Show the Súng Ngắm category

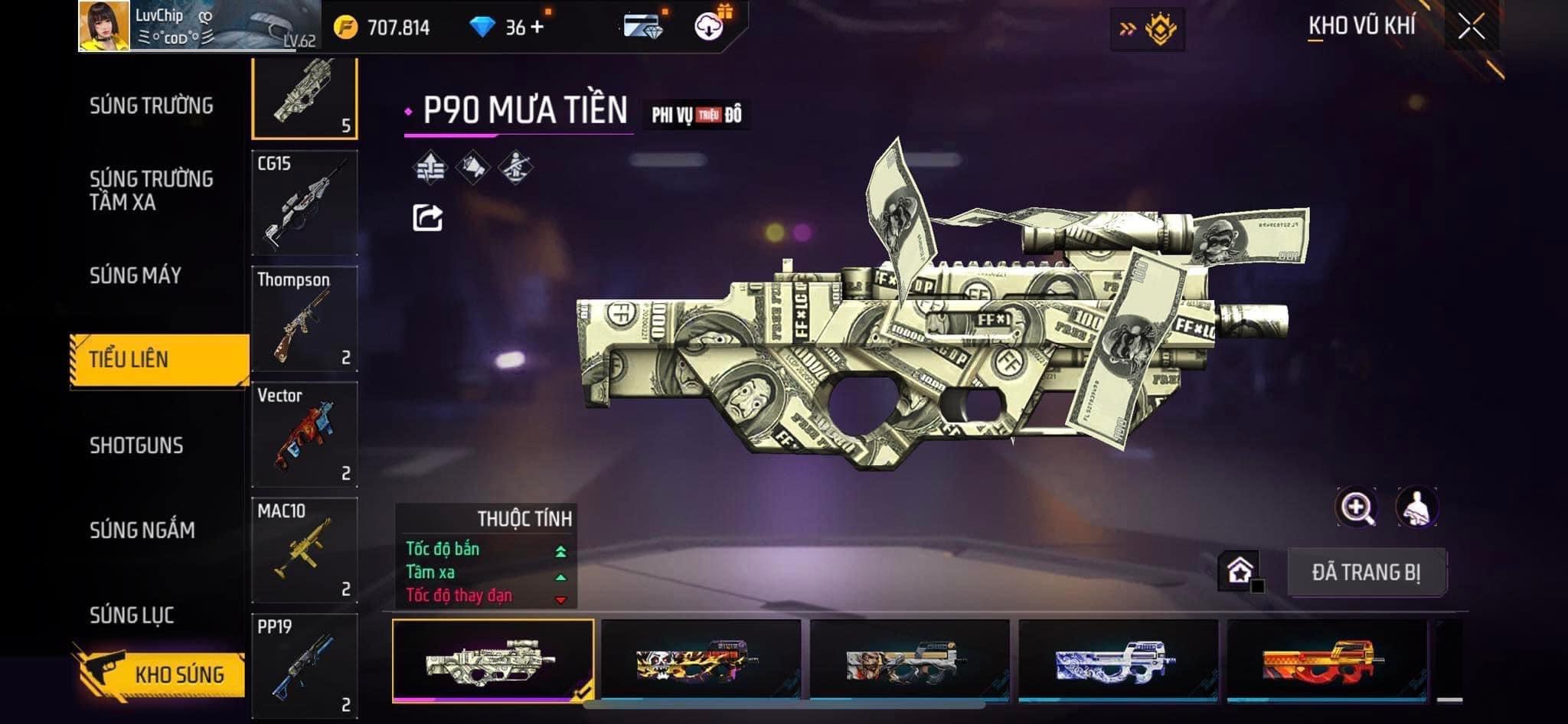[142, 530]
